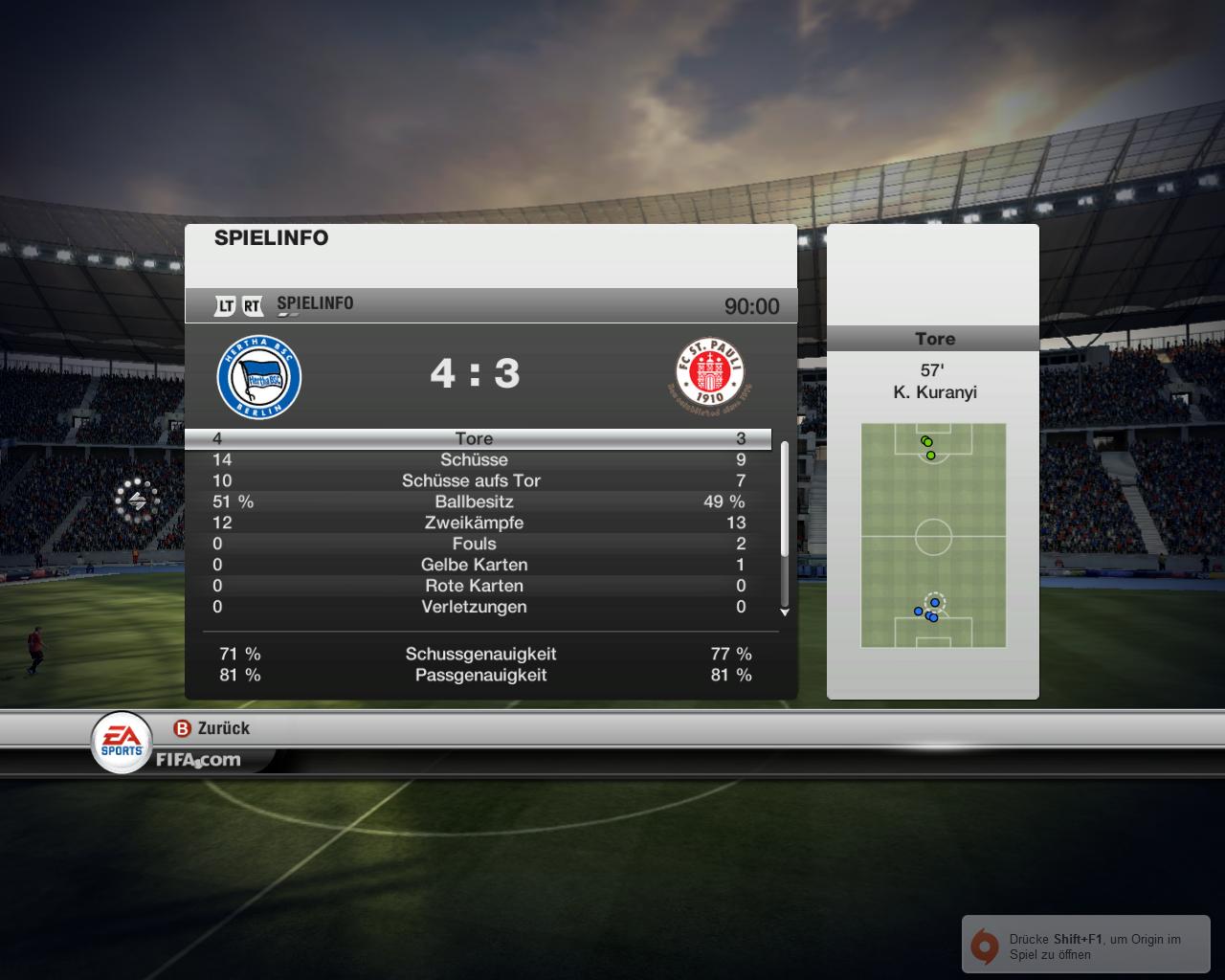
Task: Select the Gelbe Karten row
Action: [x=475, y=565]
